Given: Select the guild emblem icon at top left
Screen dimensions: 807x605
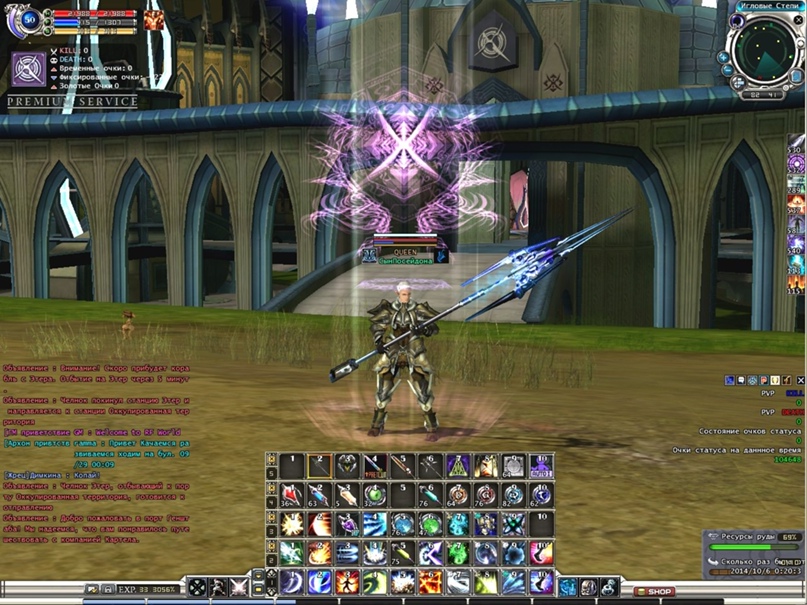Looking at the screenshot, I should (x=27, y=69).
